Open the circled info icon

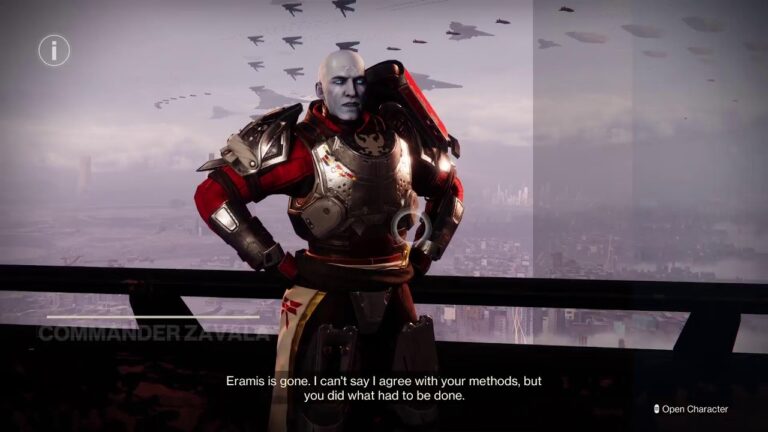[54, 50]
